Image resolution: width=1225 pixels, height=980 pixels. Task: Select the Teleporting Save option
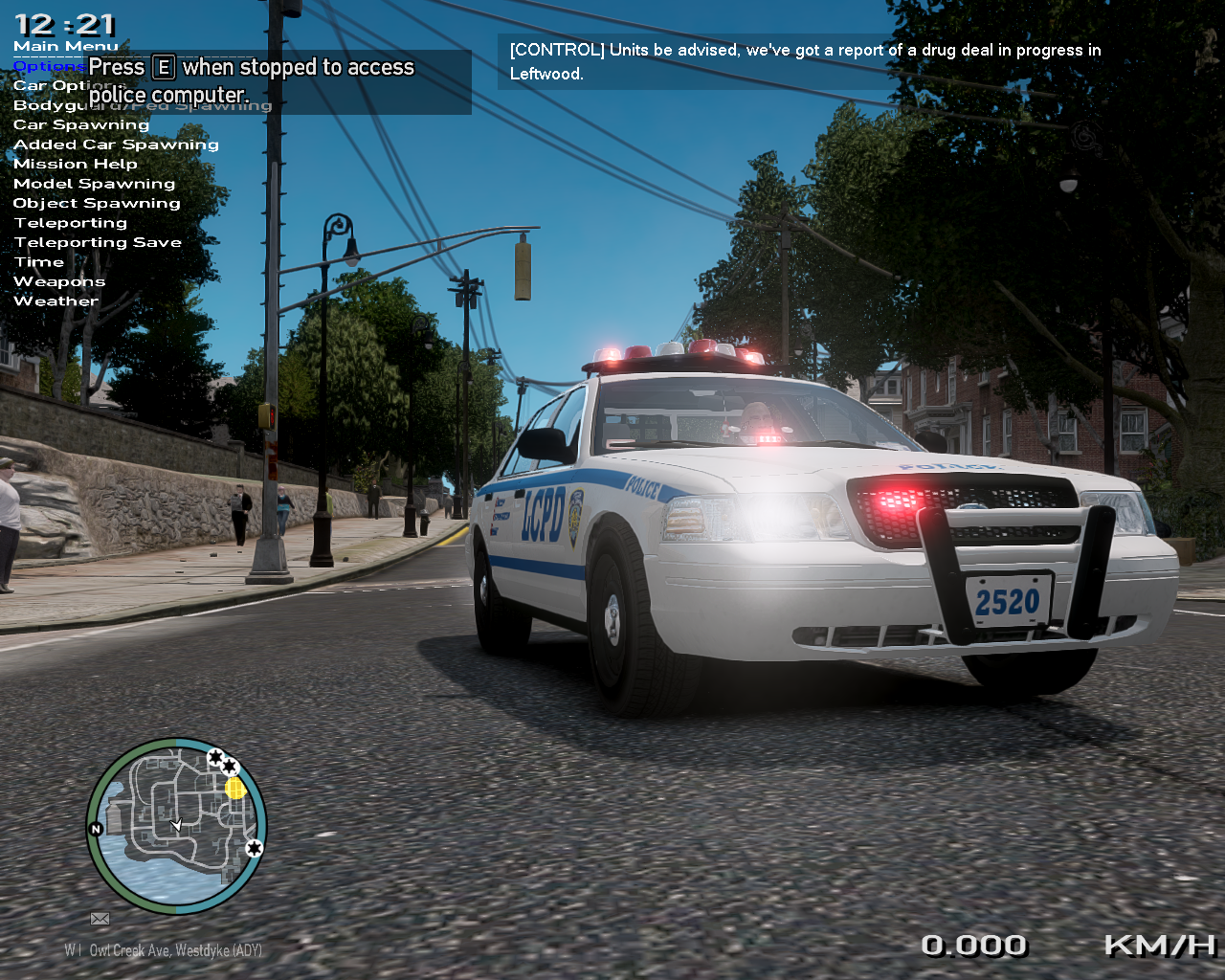coord(98,242)
